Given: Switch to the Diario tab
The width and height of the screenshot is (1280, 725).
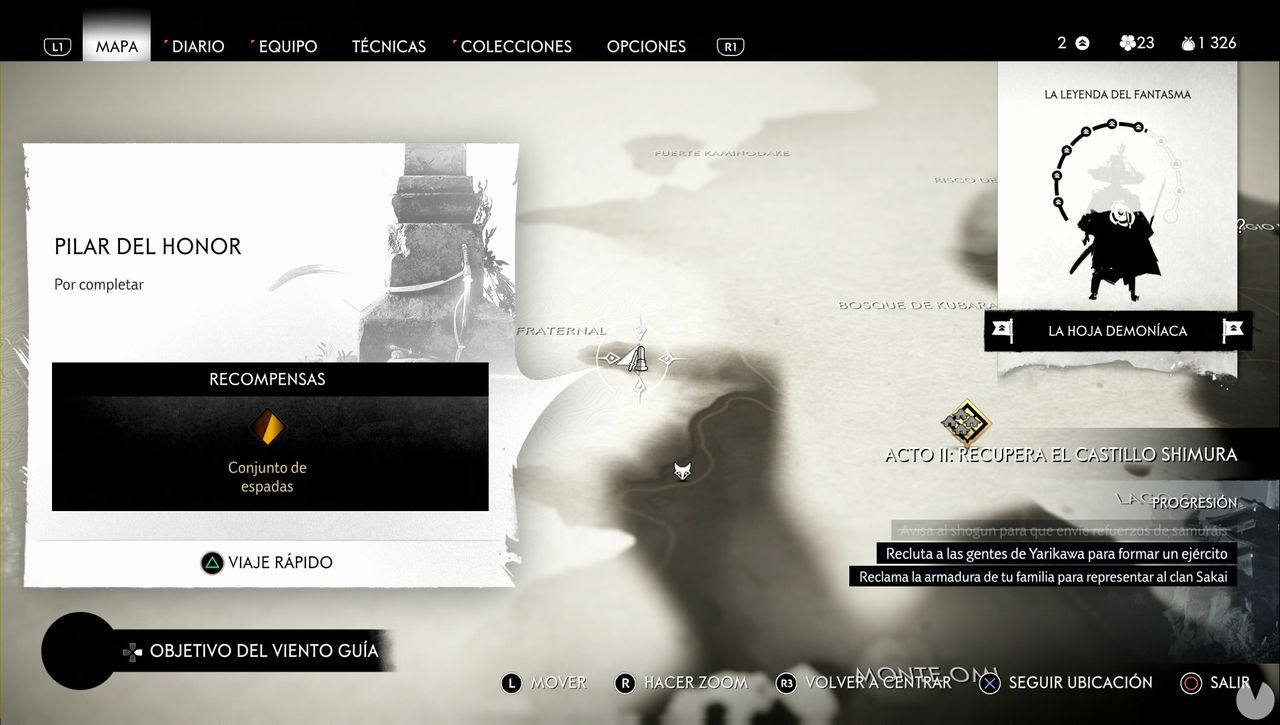Looking at the screenshot, I should point(197,46).
